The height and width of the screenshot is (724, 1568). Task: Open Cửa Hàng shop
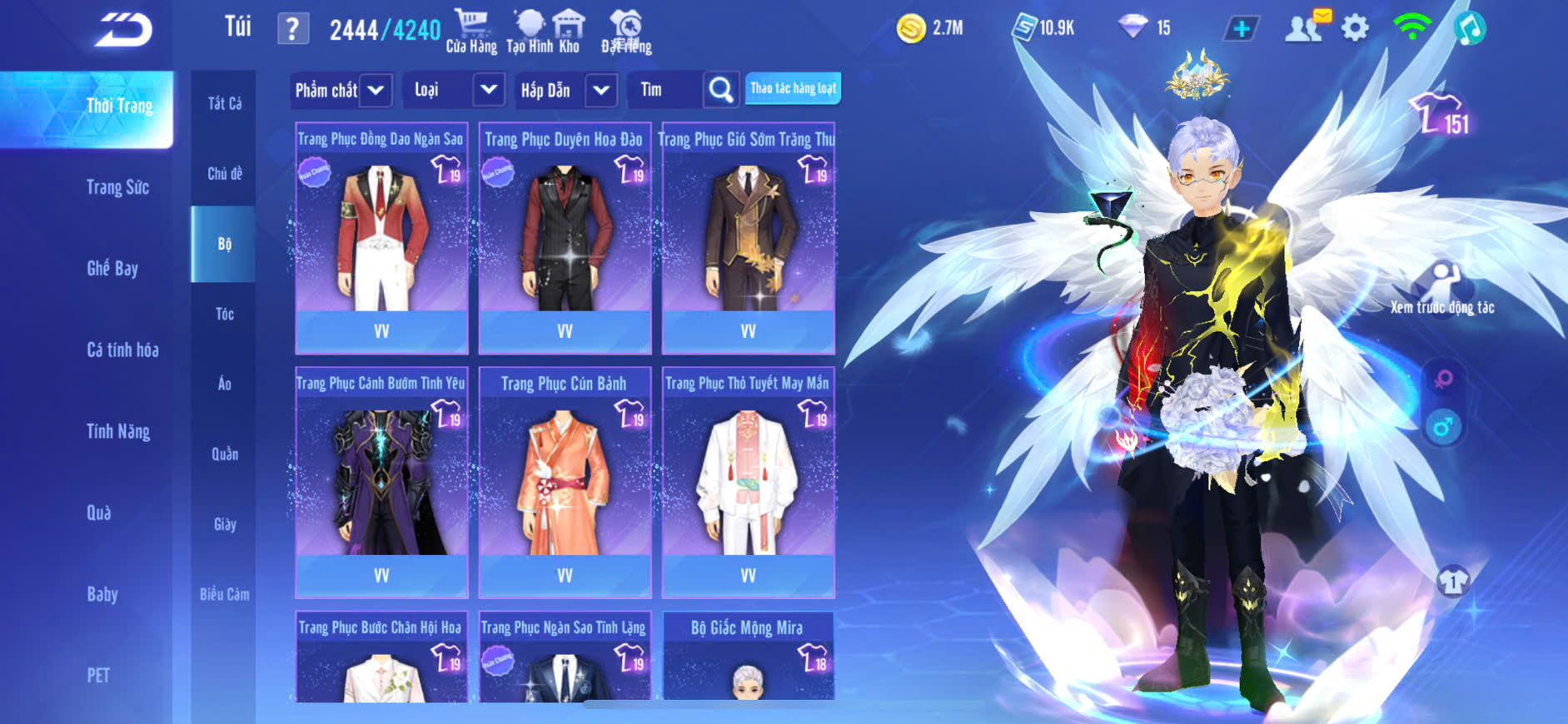471,32
